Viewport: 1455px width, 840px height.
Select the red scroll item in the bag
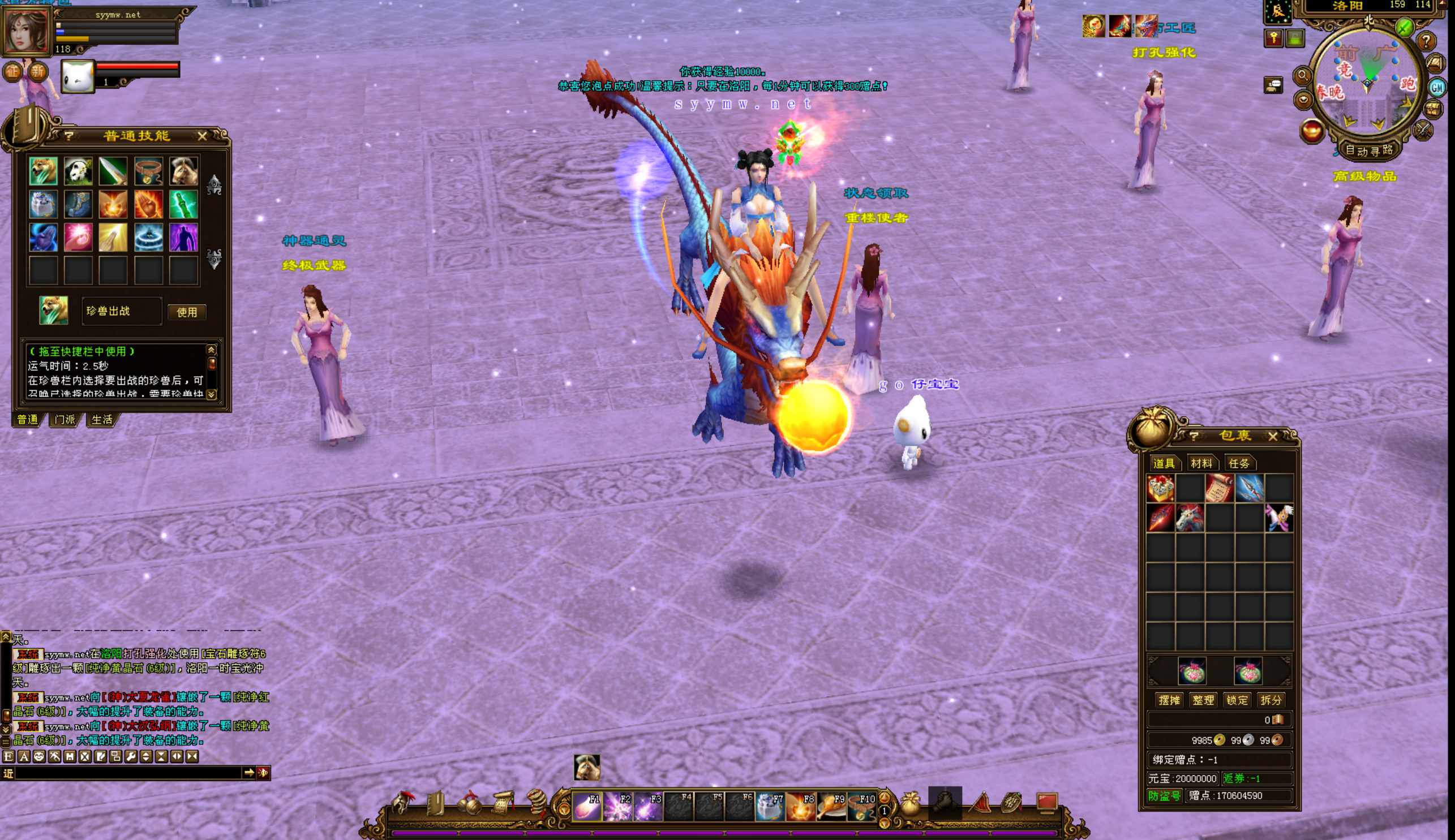[1219, 489]
